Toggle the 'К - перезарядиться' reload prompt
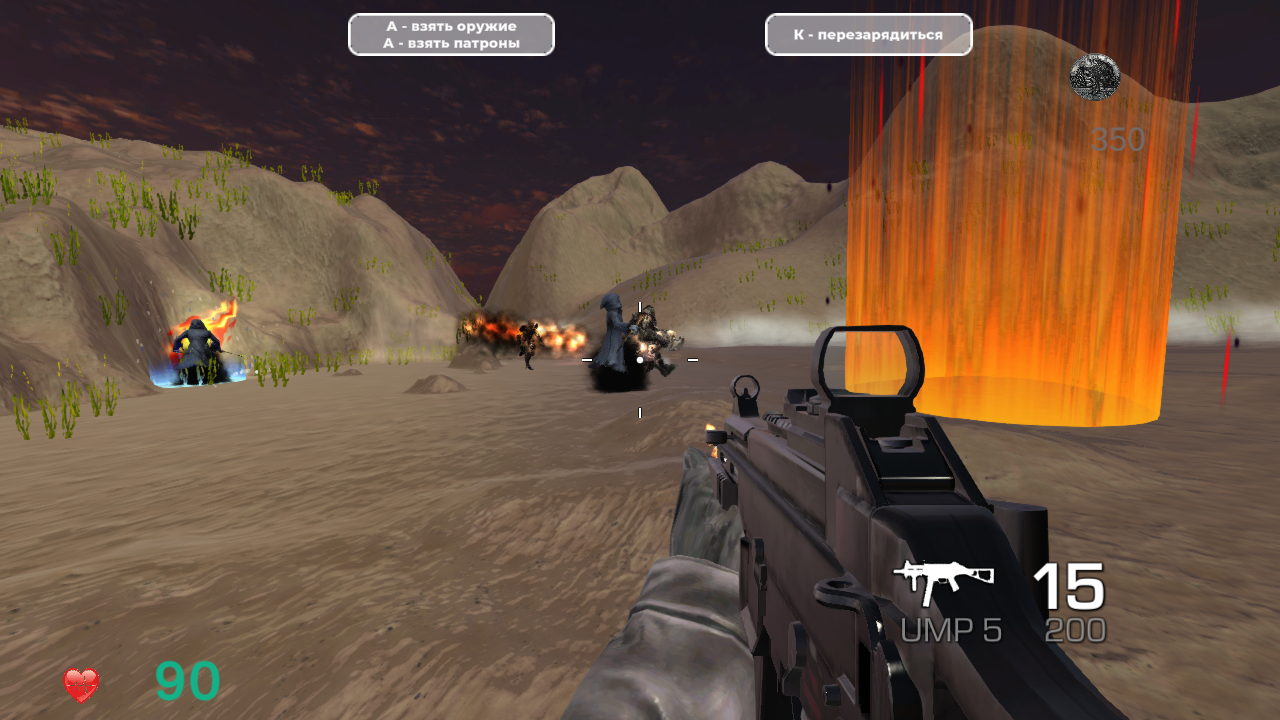The height and width of the screenshot is (720, 1280). (x=867, y=33)
